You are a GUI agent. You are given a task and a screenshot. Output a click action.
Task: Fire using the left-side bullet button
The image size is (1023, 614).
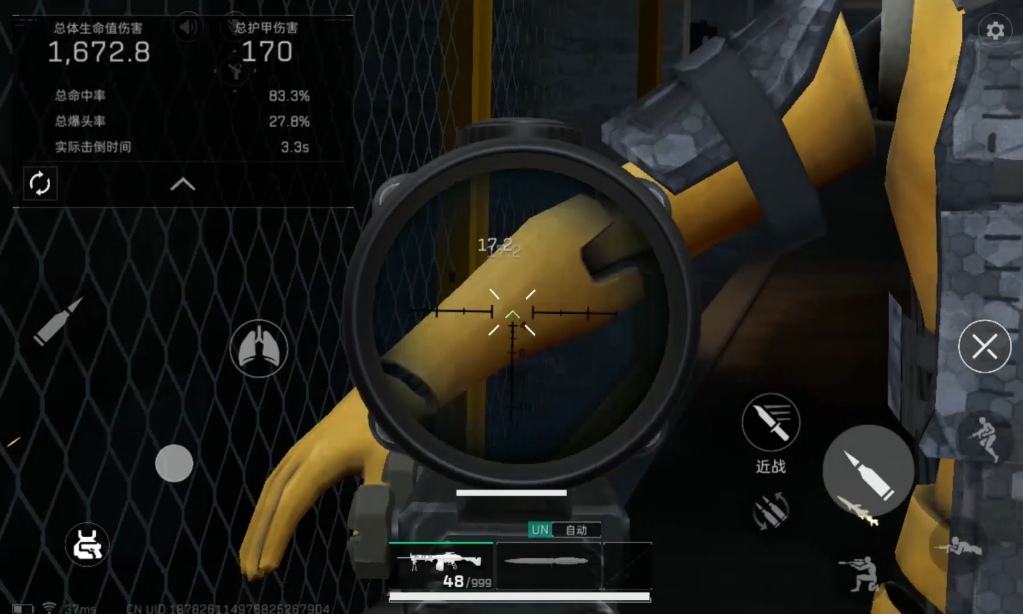[57, 322]
